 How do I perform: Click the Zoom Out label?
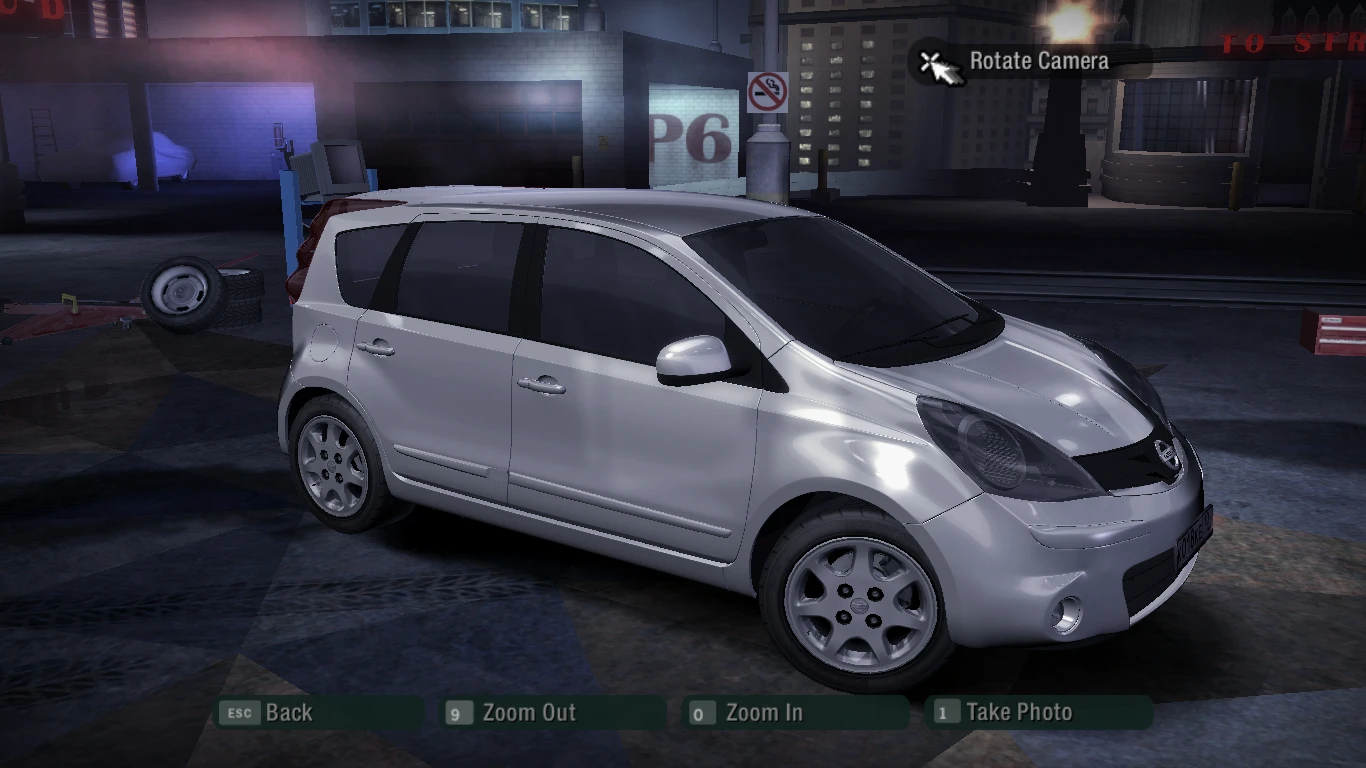pyautogui.click(x=528, y=713)
